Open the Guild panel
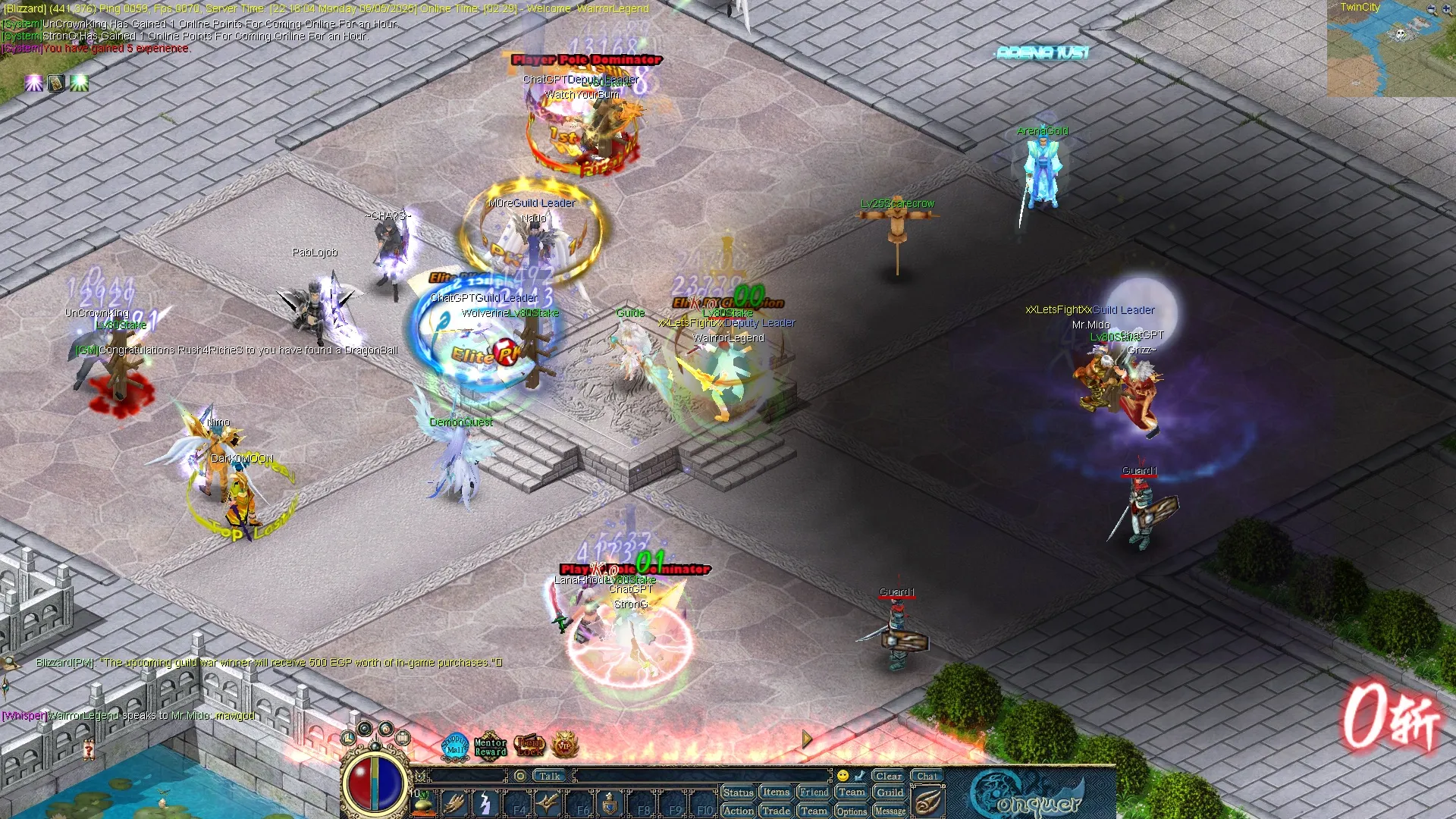Screen dimensions: 1456x819 (890, 792)
